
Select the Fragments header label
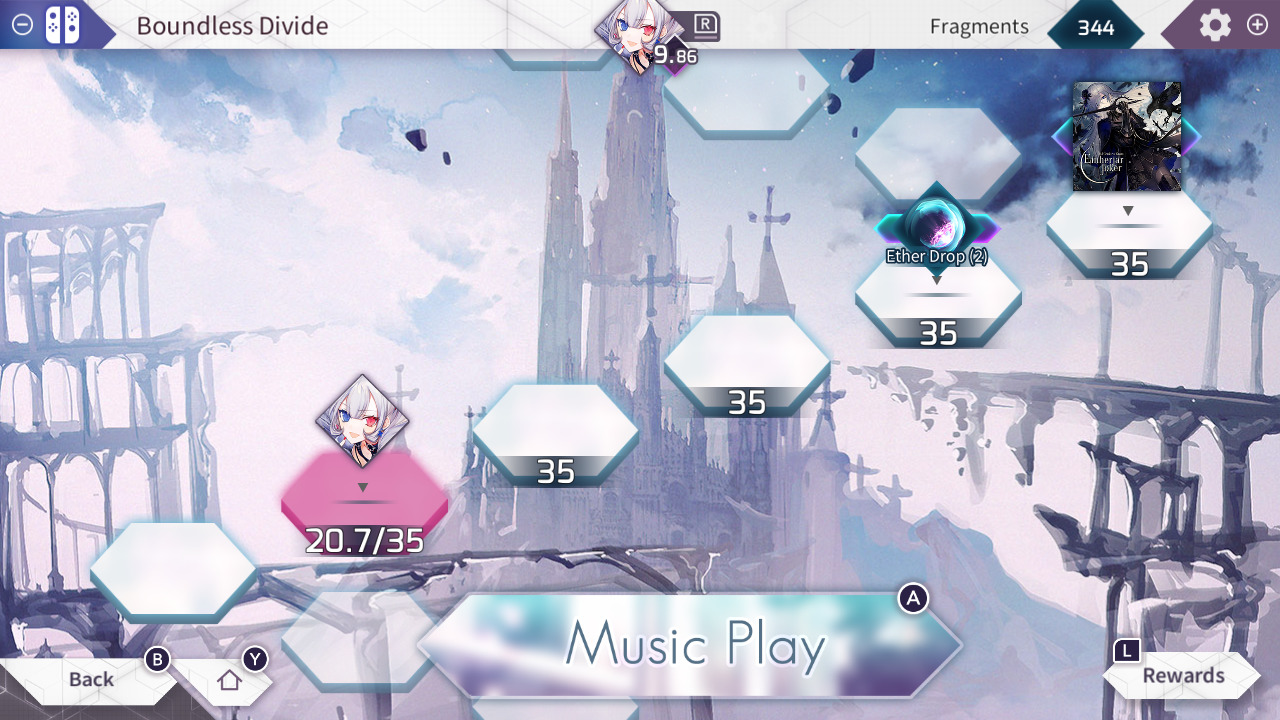[x=978, y=27]
